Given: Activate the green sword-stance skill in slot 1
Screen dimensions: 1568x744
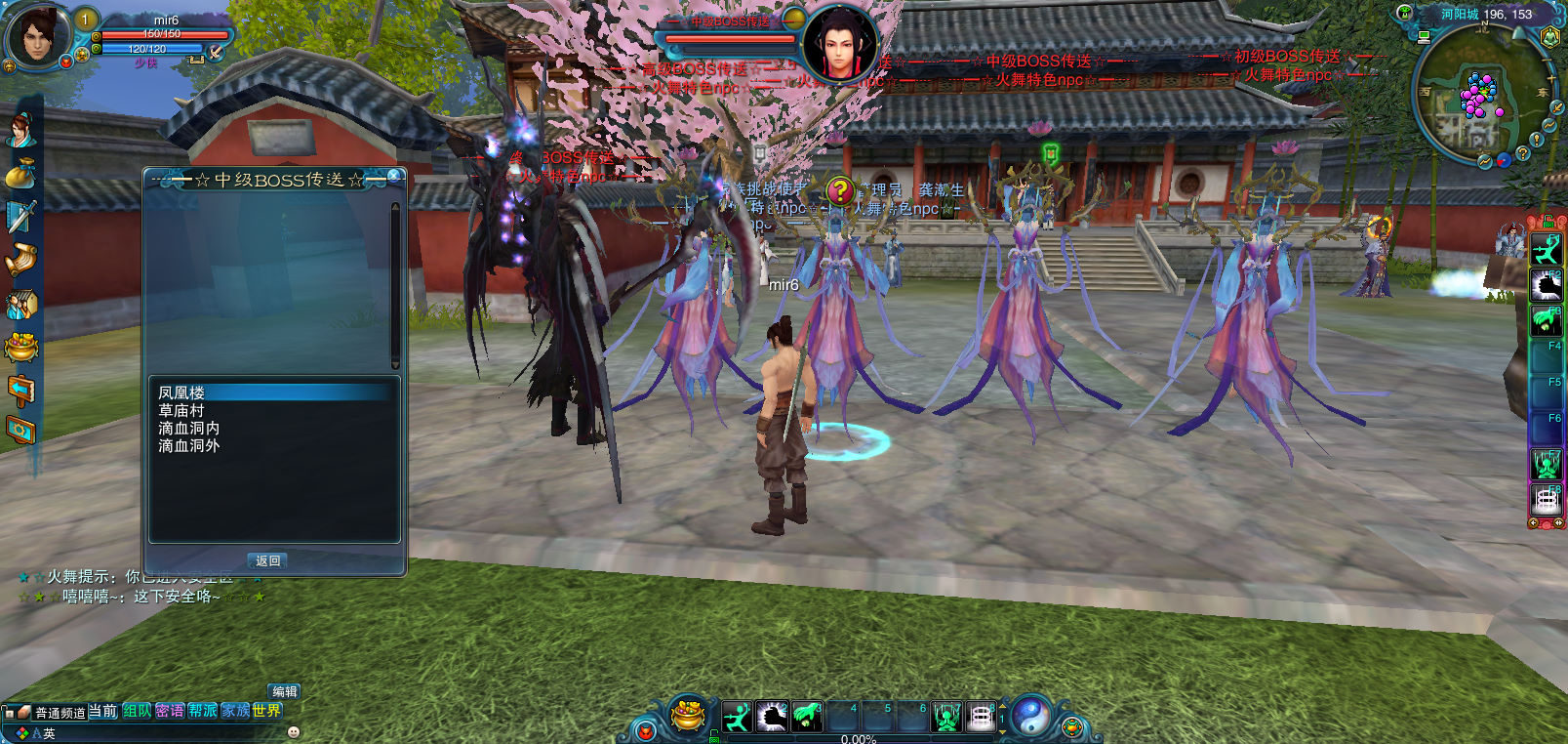Looking at the screenshot, I should (x=737, y=718).
